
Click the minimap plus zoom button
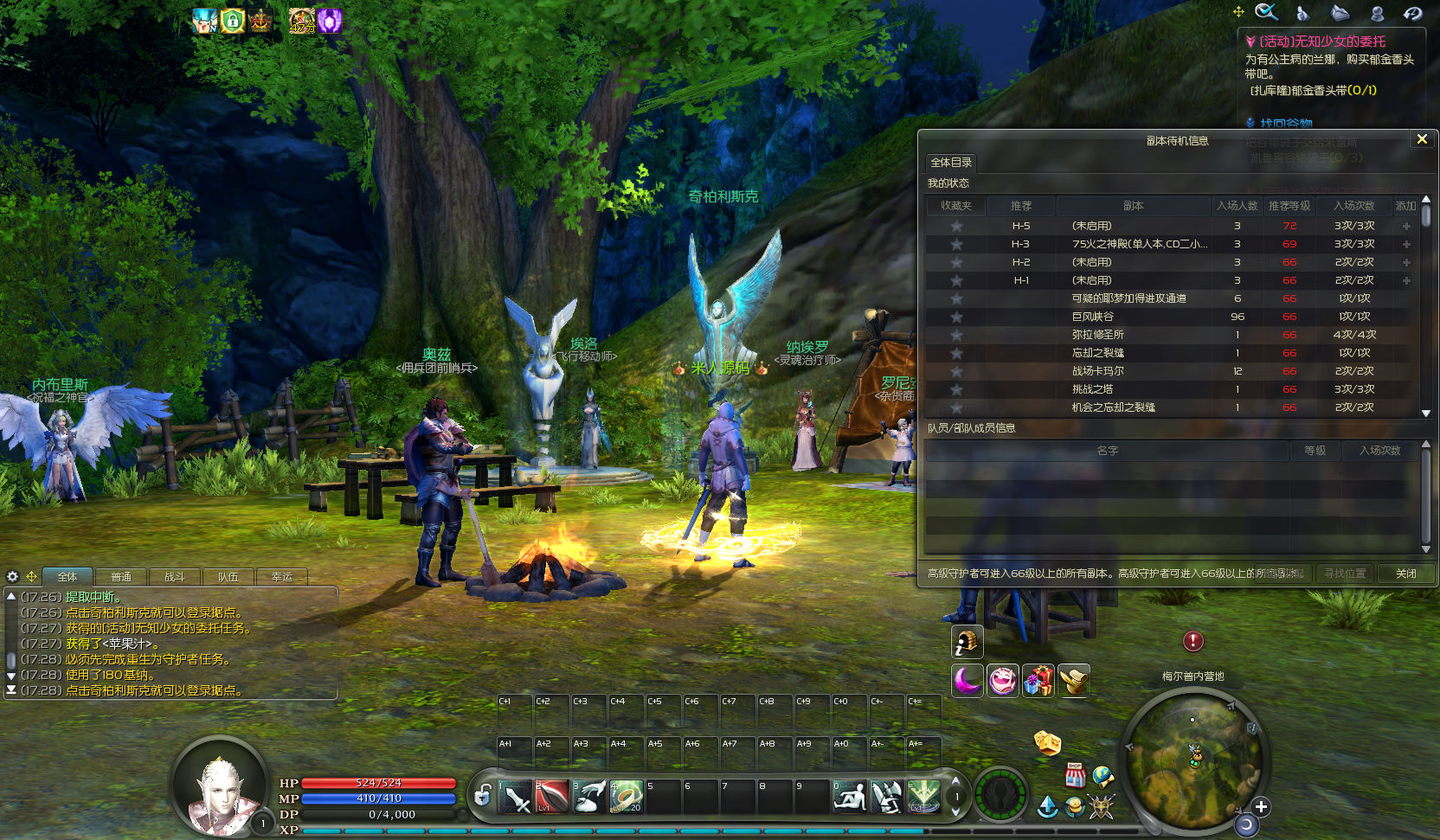tap(1261, 806)
